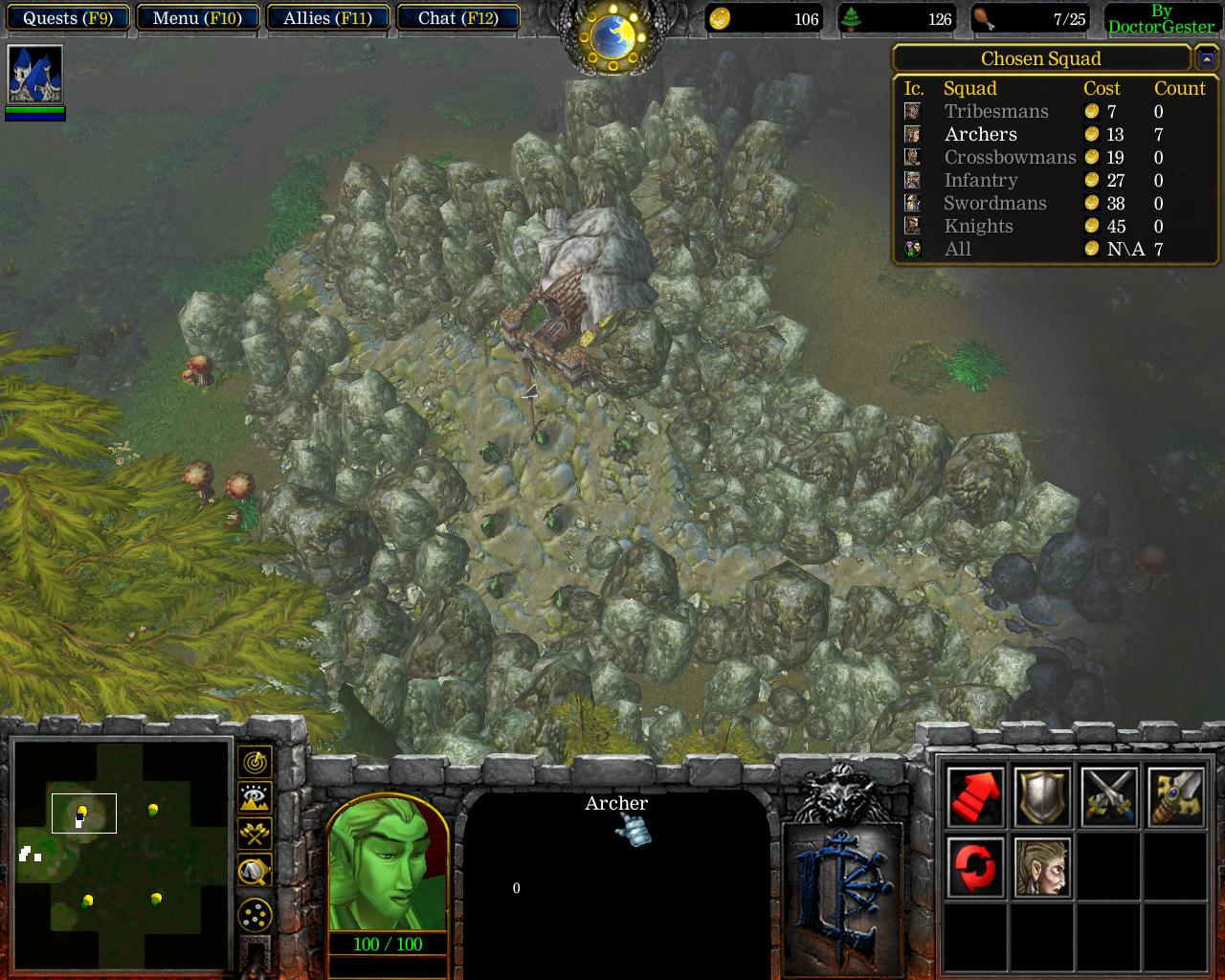Open the Chat (F12) log

[457, 18]
